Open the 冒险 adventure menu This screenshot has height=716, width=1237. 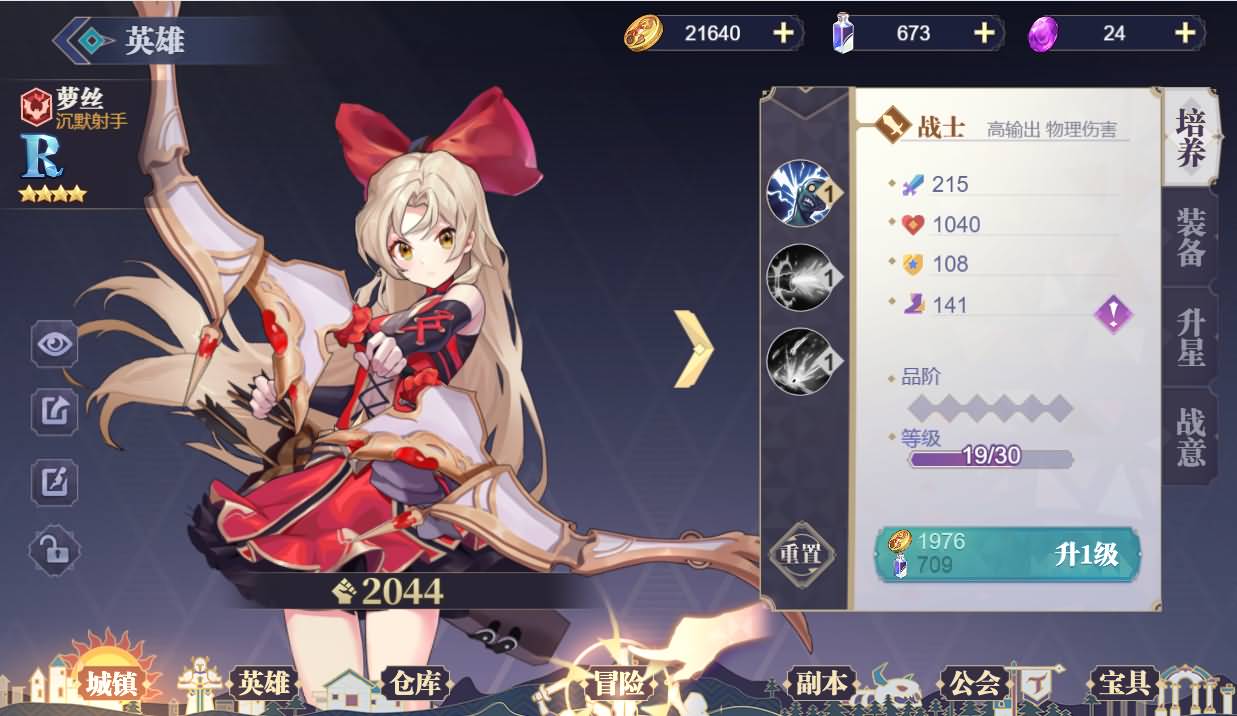pos(618,684)
